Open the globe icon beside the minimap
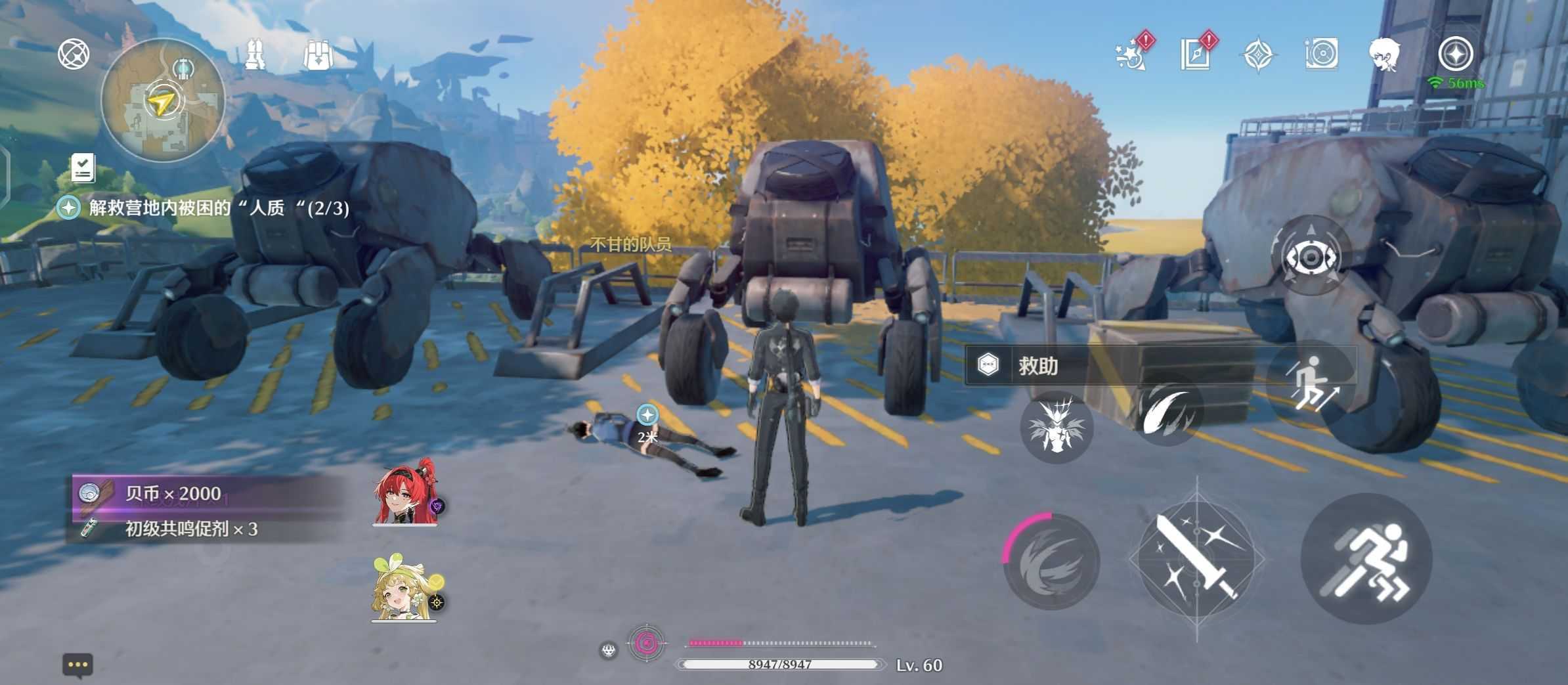 74,54
